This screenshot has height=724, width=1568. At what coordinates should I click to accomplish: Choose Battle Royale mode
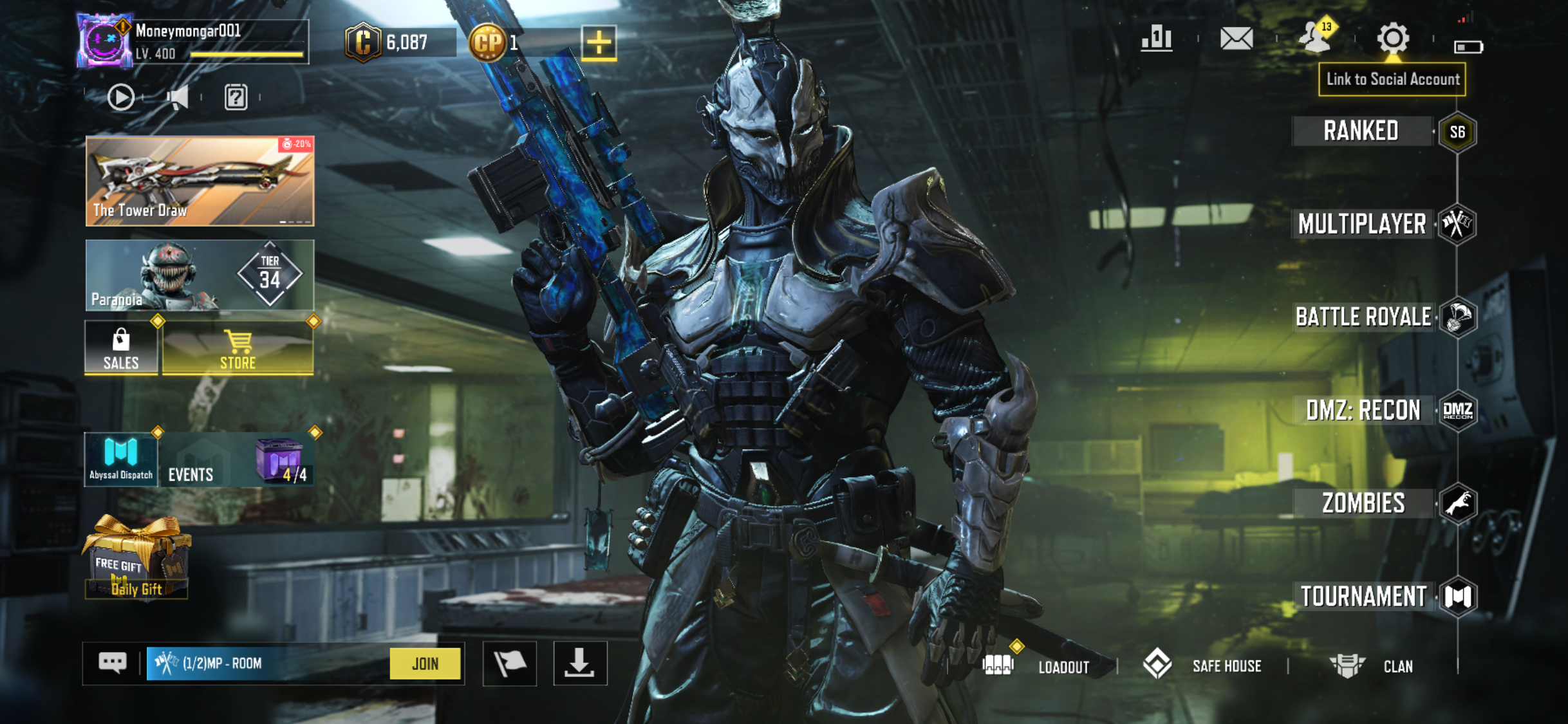1363,317
